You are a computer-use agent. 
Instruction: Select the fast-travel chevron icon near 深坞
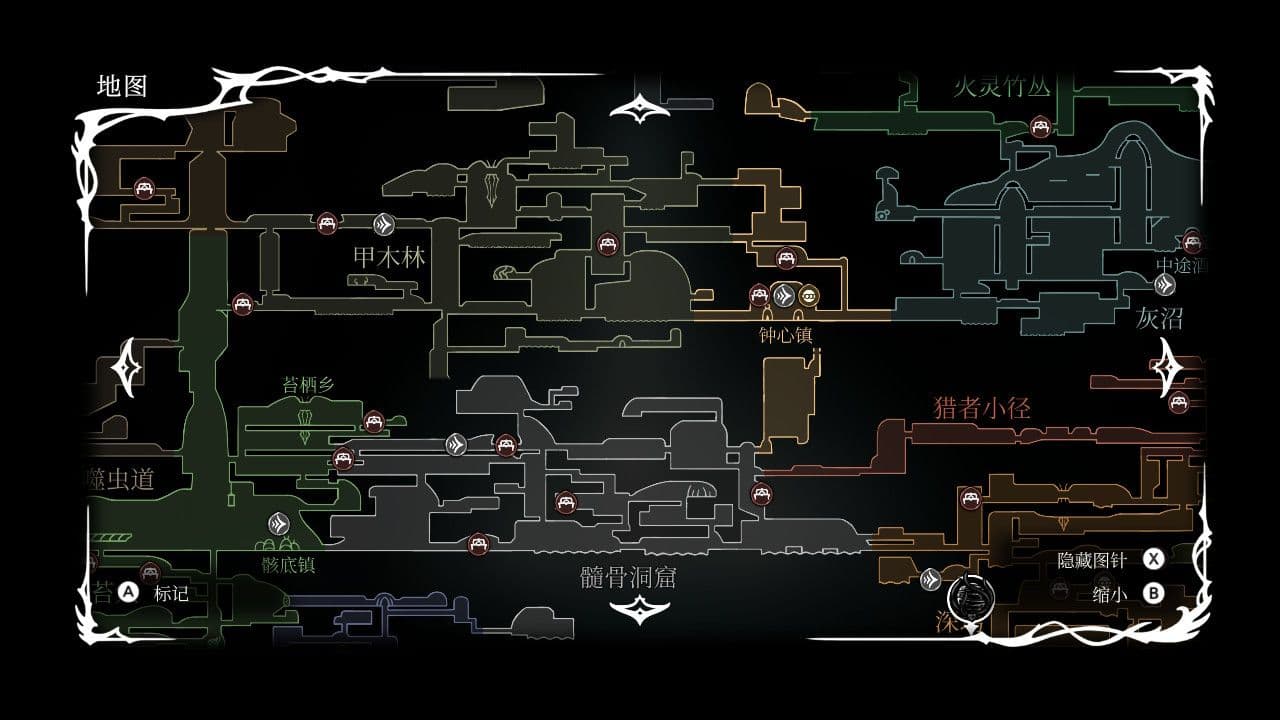click(930, 577)
